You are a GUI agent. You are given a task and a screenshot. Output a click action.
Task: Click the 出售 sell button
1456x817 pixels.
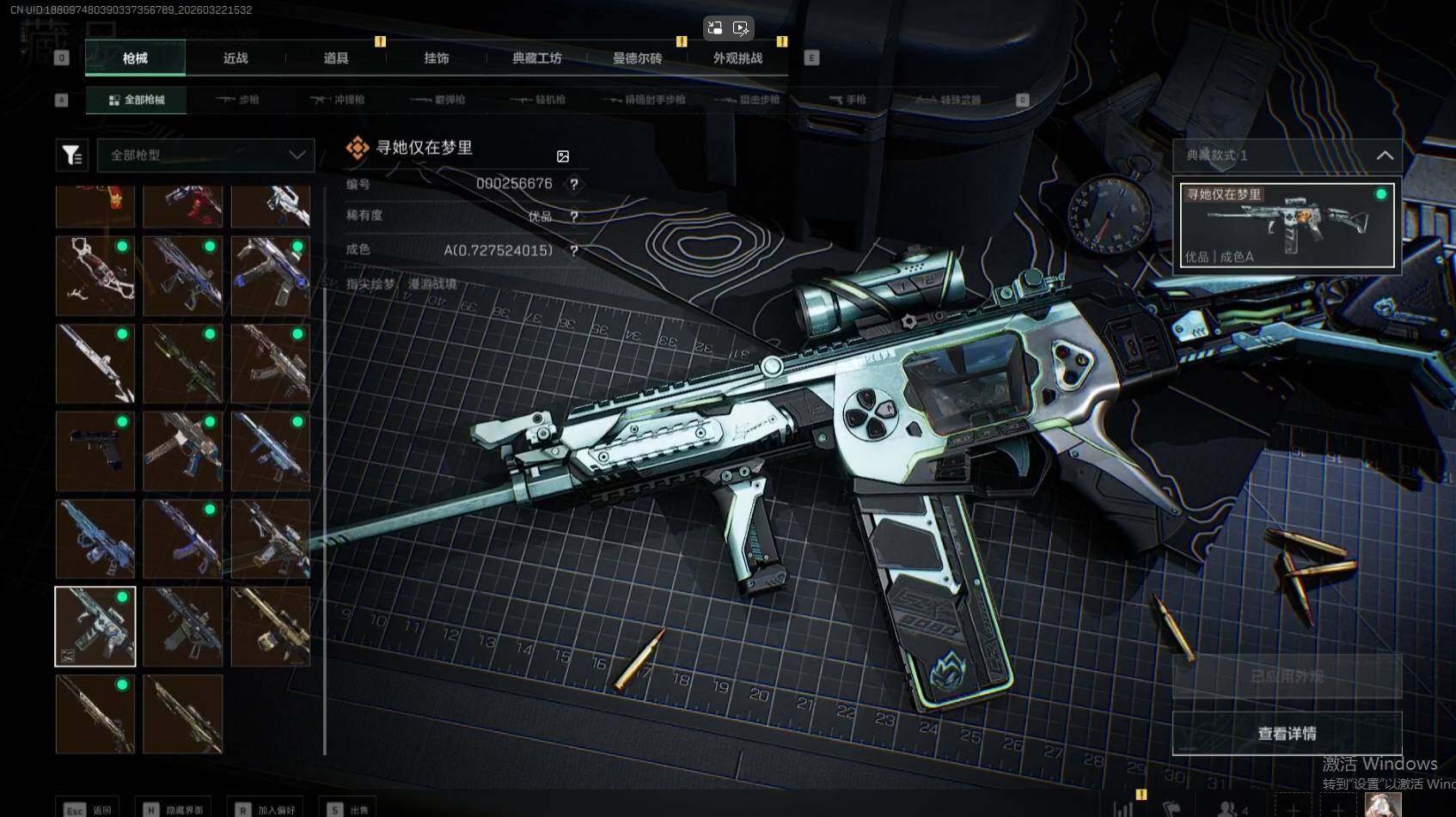pyautogui.click(x=350, y=809)
